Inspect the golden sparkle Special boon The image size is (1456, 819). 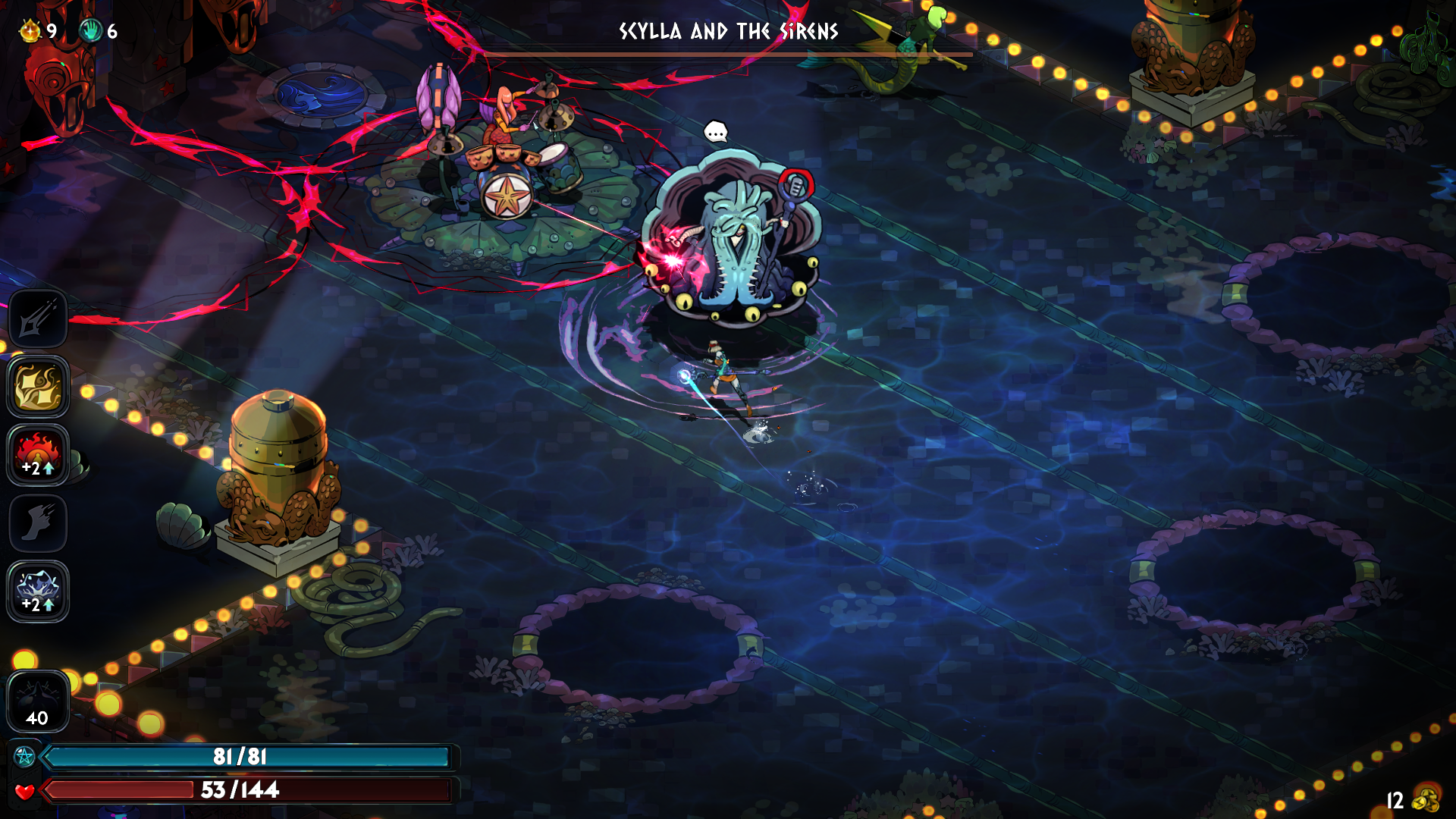pos(38,387)
